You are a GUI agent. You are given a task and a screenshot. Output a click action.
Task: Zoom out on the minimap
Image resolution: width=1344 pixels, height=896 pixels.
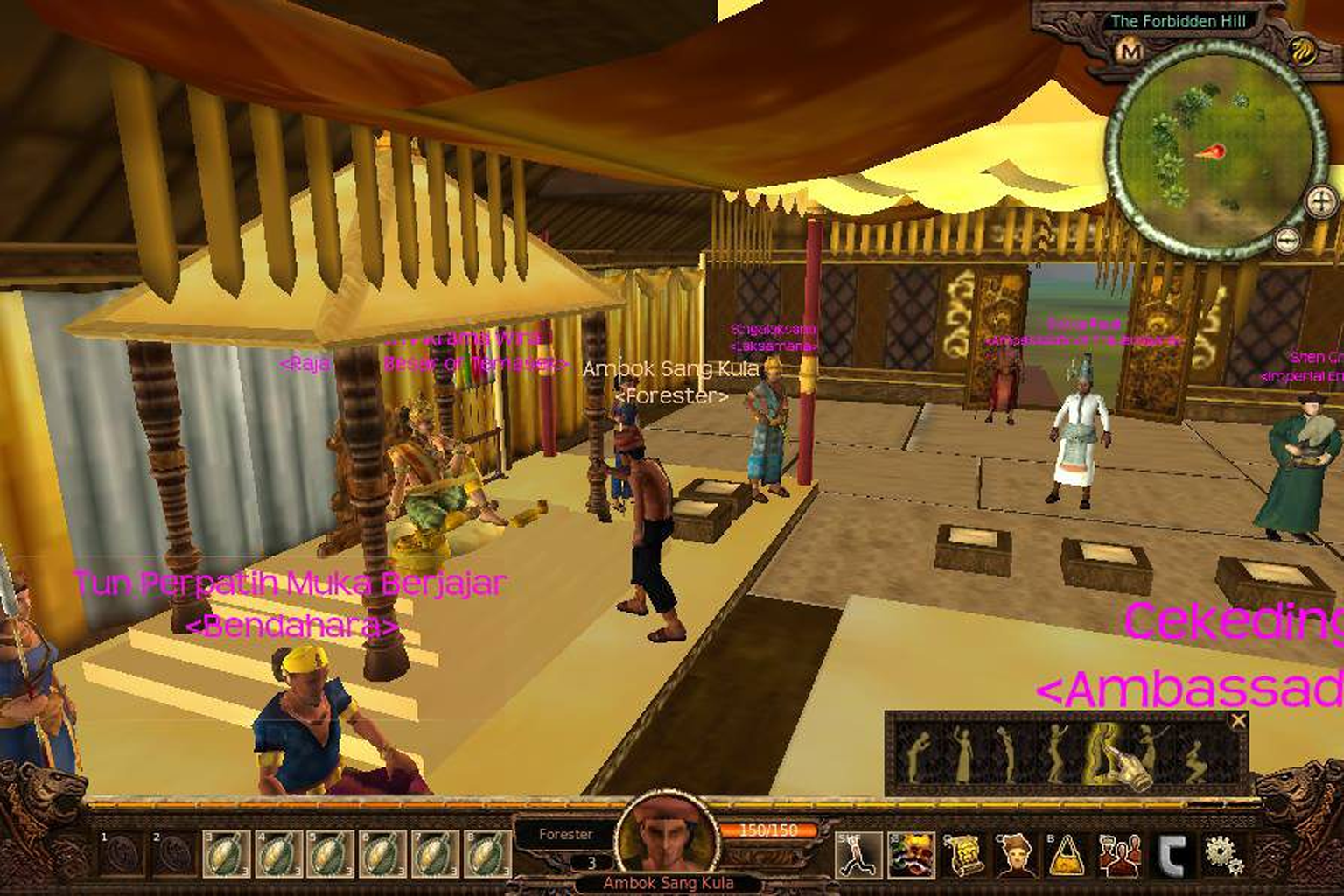coord(1285,240)
